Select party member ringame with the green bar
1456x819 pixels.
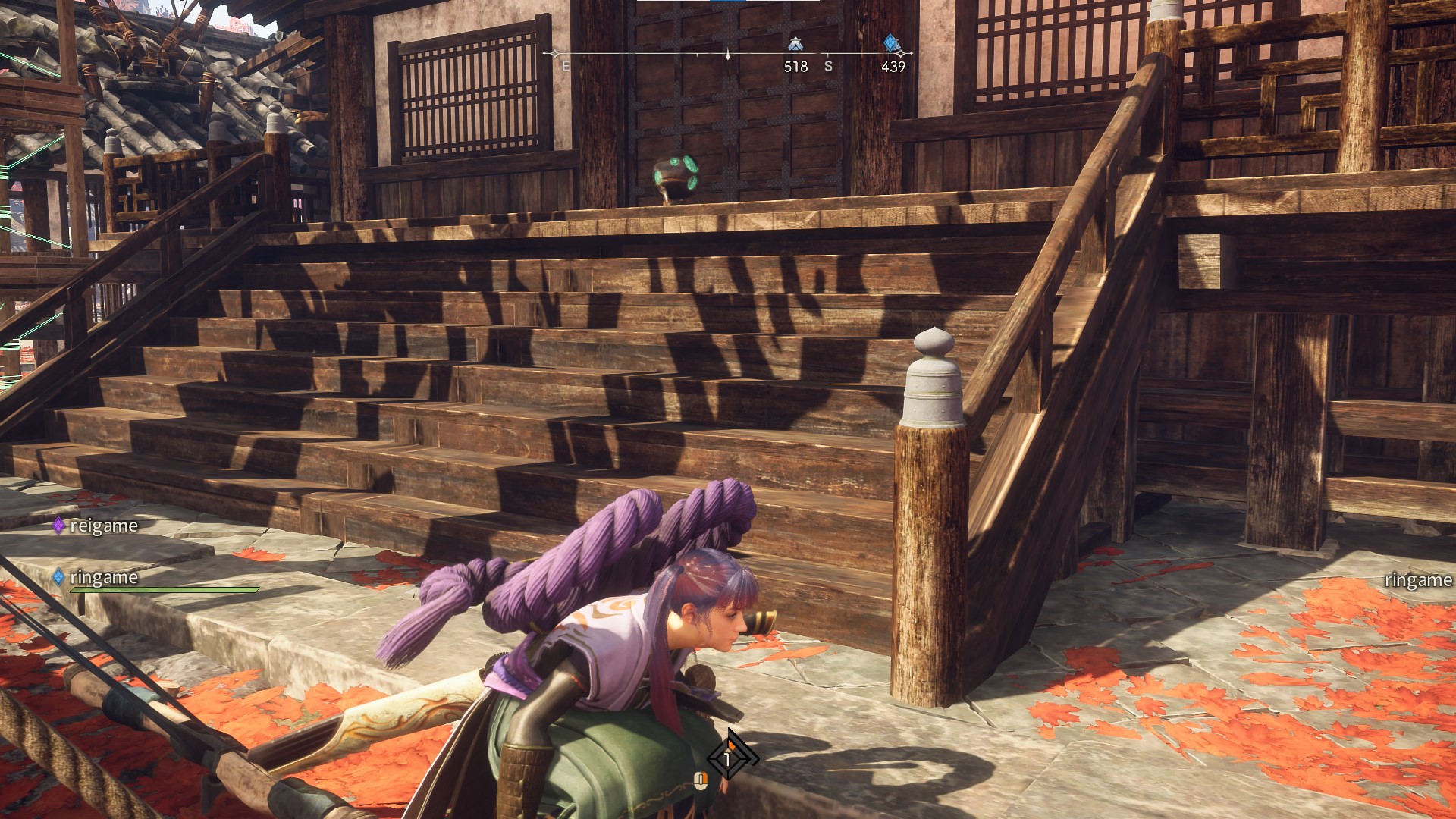pos(103,578)
